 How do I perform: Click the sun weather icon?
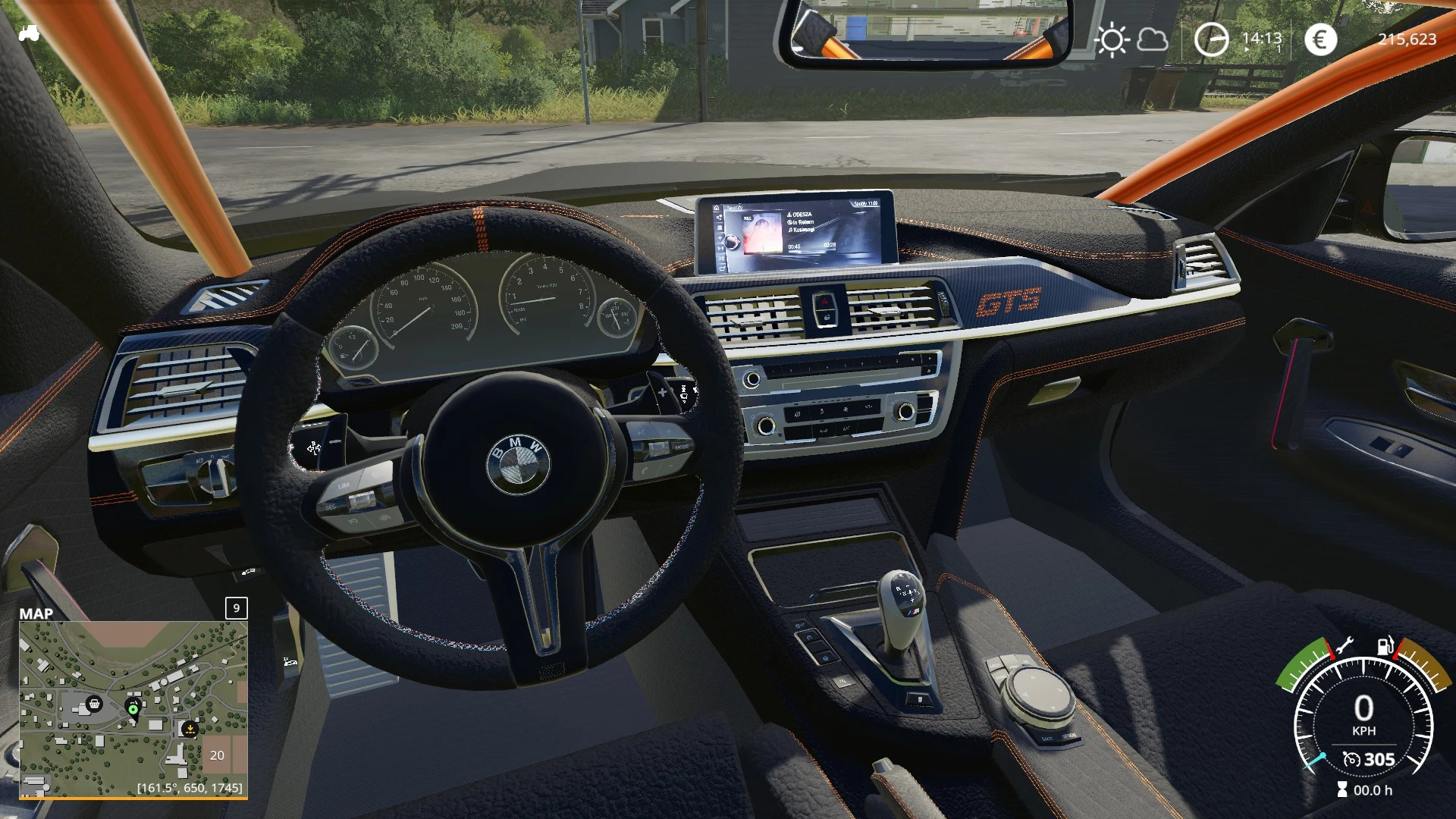point(1112,39)
